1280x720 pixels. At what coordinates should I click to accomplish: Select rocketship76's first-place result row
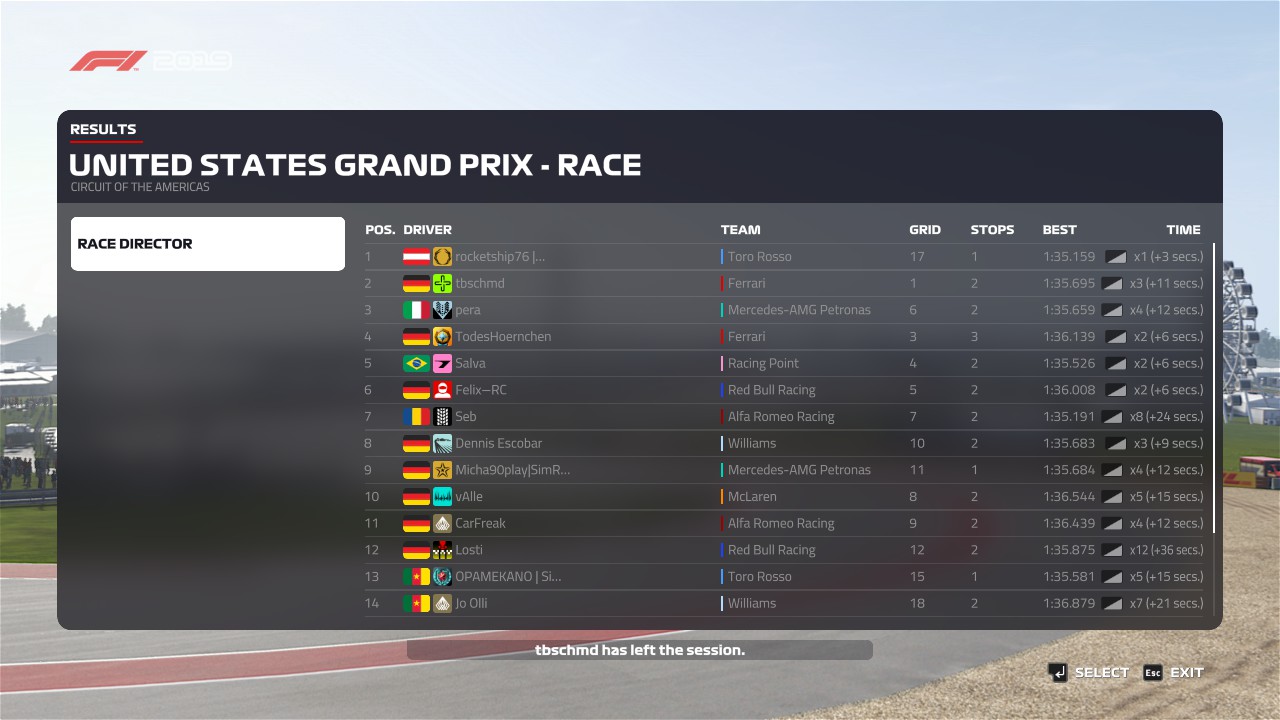coord(784,257)
